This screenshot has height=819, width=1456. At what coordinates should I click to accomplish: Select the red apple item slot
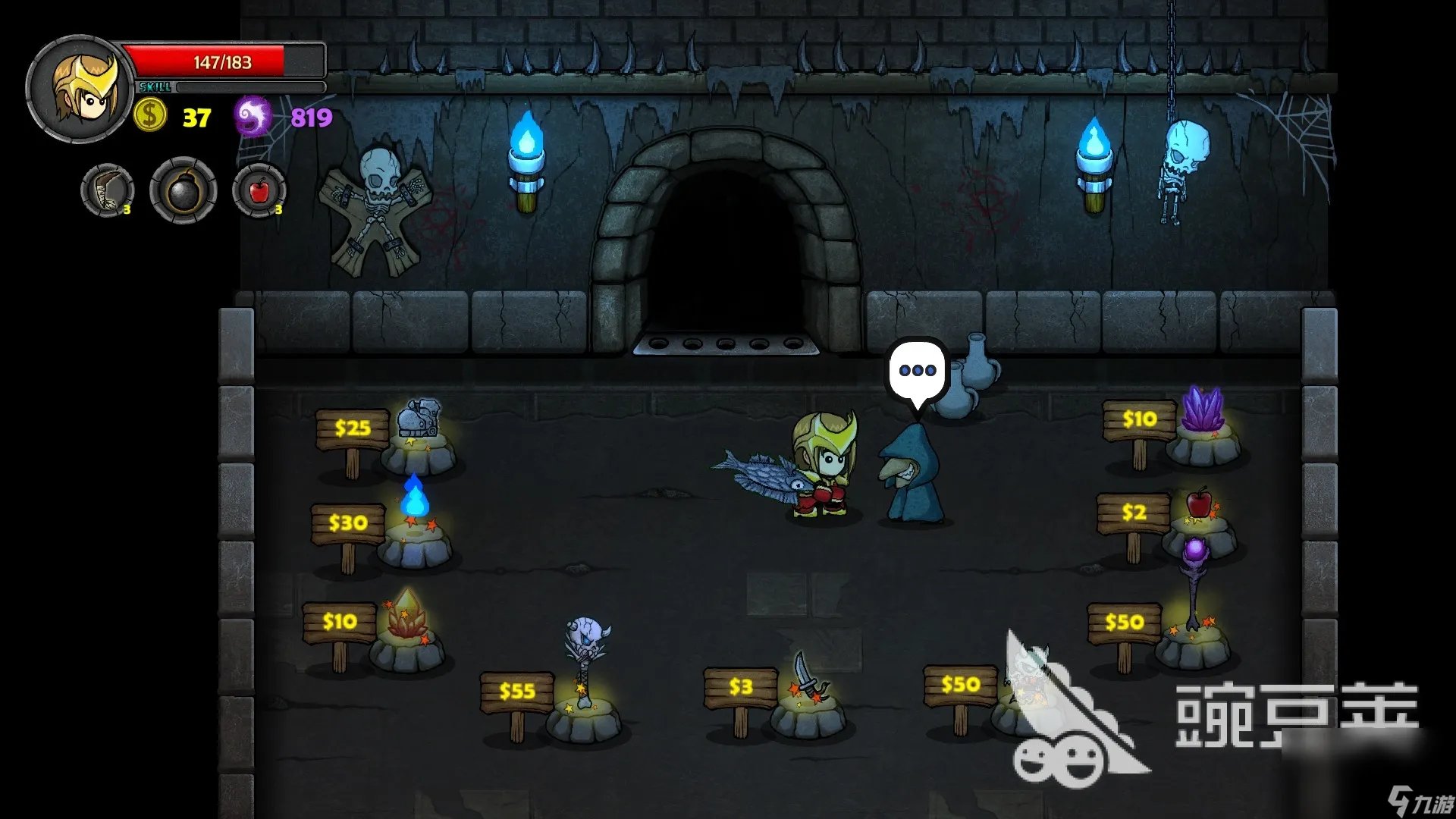[259, 190]
